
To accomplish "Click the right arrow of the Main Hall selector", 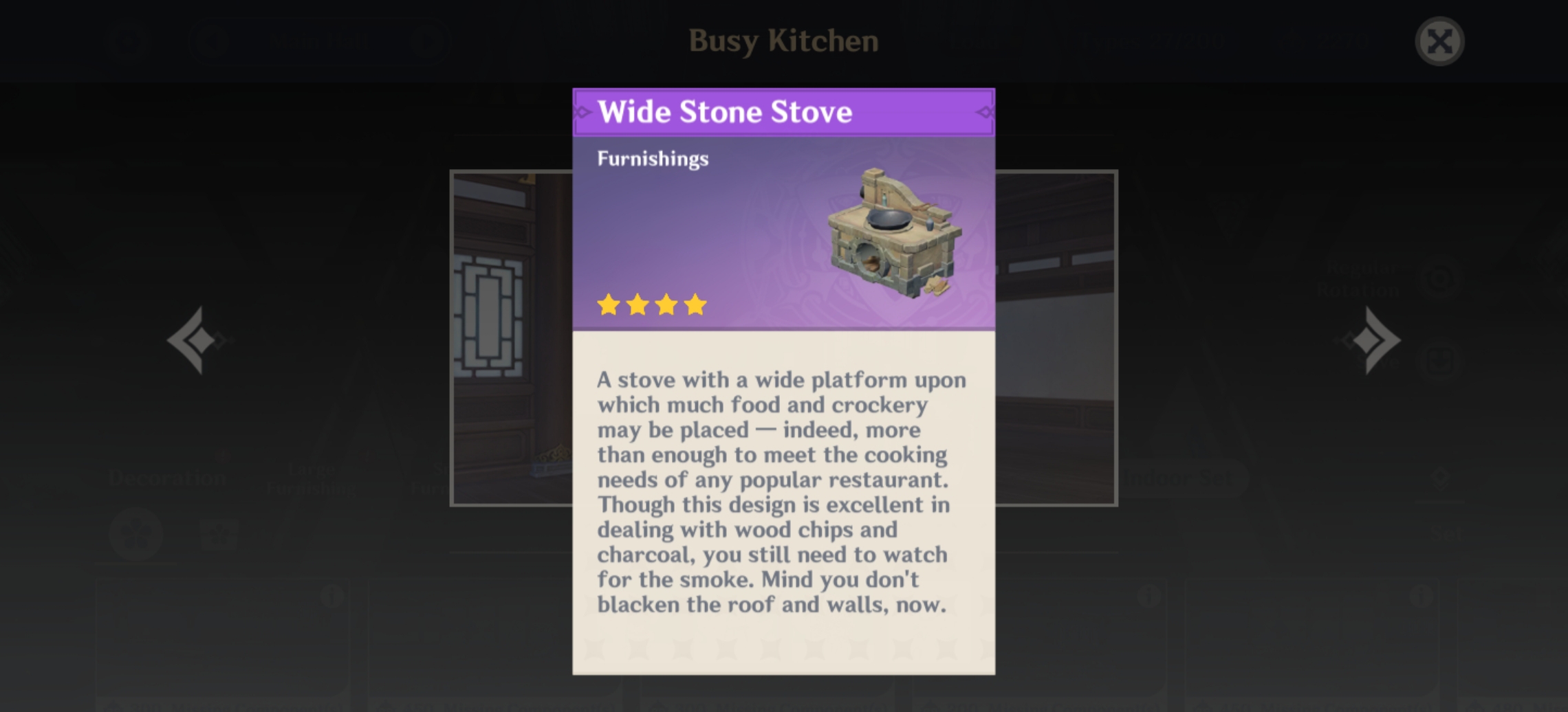I will point(431,41).
